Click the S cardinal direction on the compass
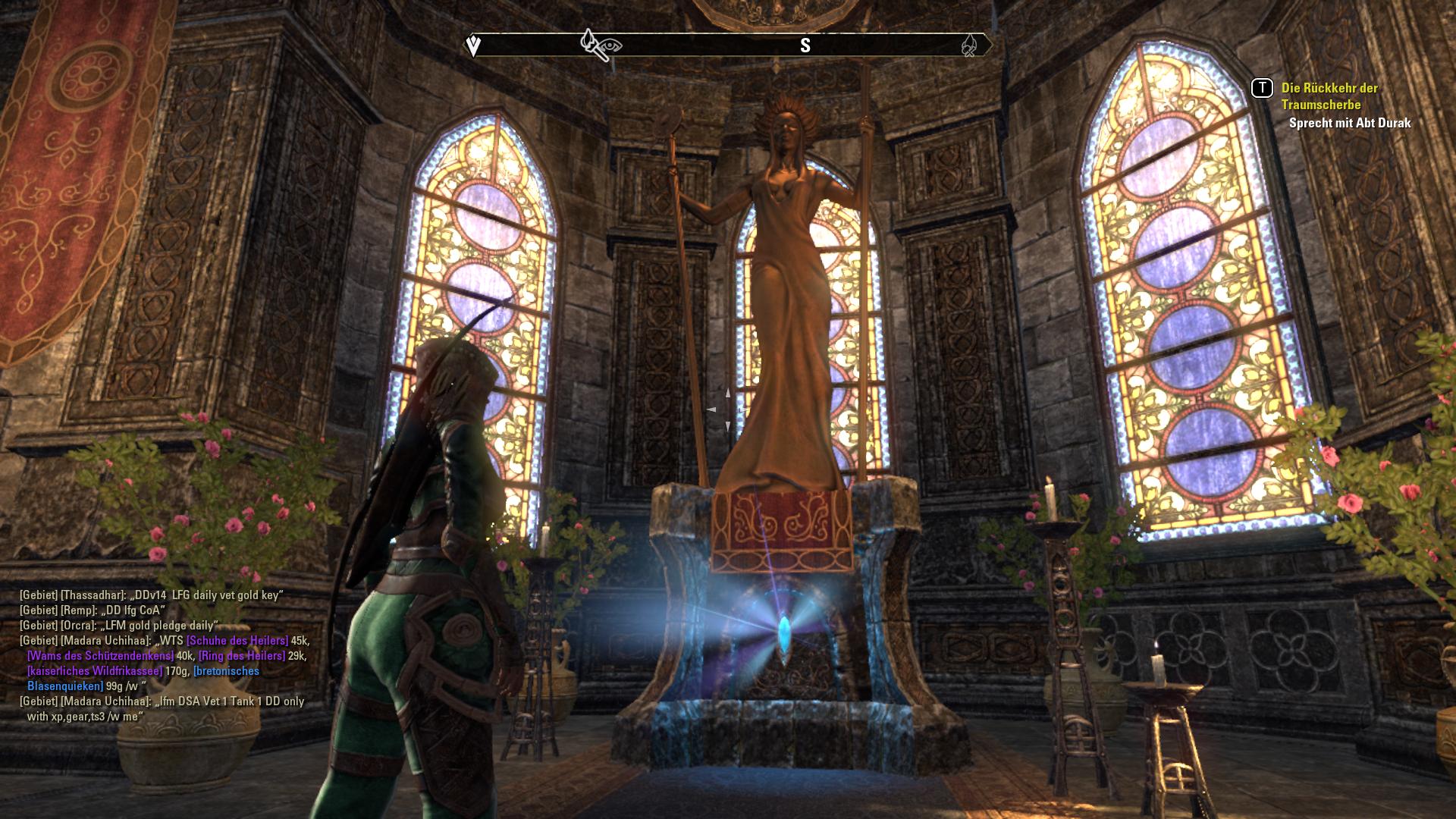 tap(806, 45)
